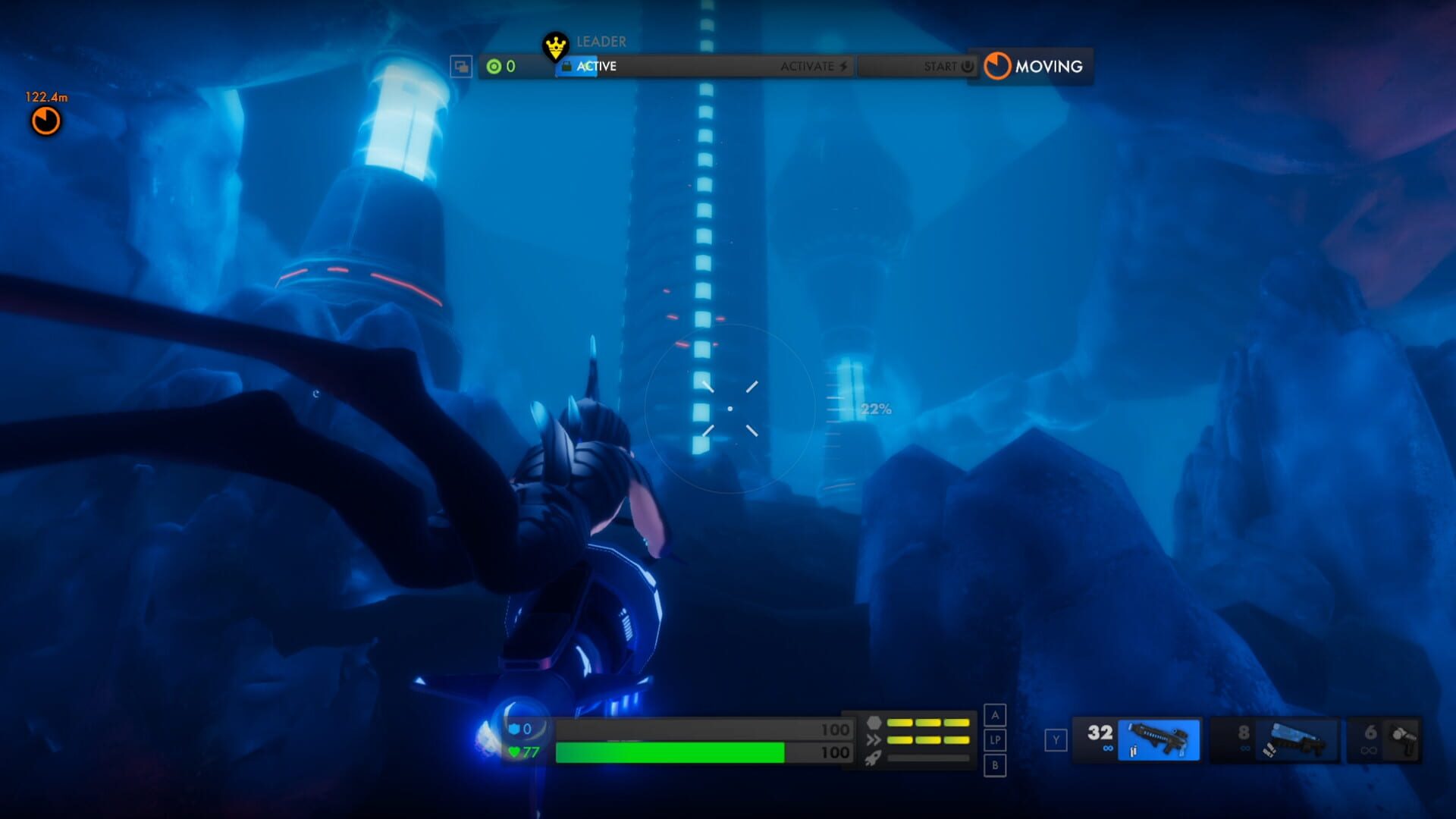Select the picture-in-picture icon near the top bar
Image resolution: width=1456 pixels, height=819 pixels.
[x=460, y=67]
